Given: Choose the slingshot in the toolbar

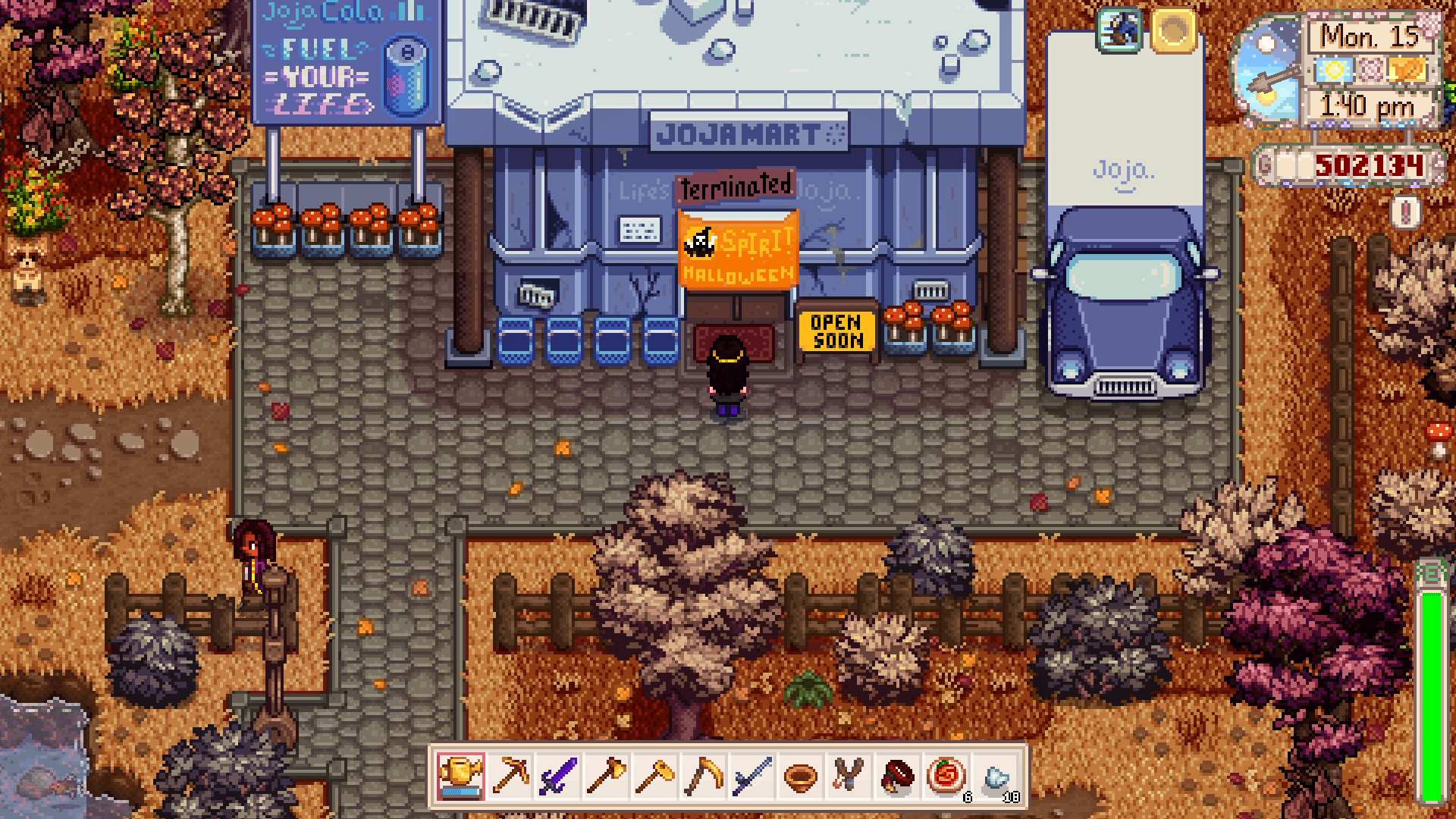Looking at the screenshot, I should (x=849, y=777).
